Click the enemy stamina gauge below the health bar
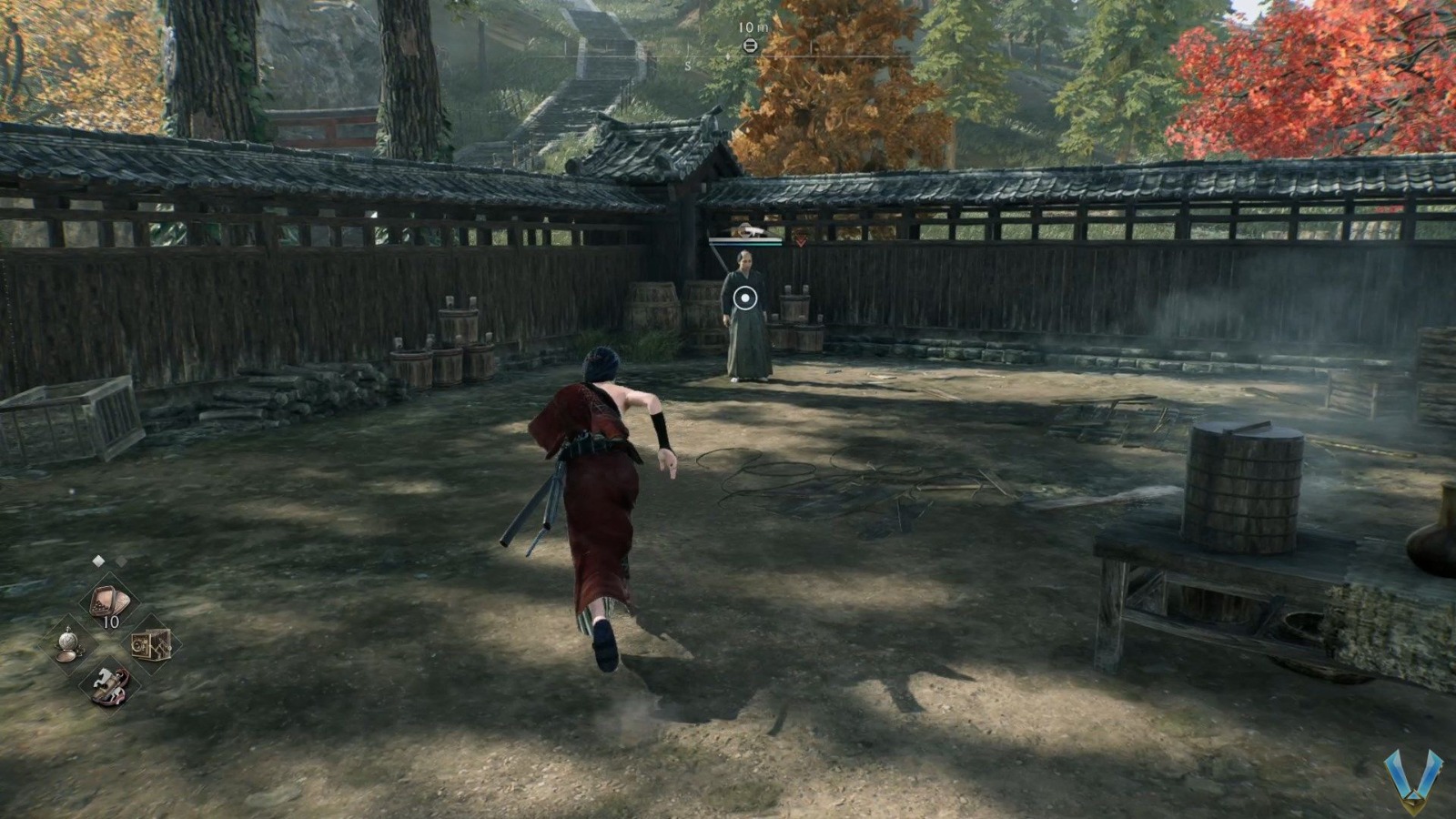1456x819 pixels. point(744,244)
